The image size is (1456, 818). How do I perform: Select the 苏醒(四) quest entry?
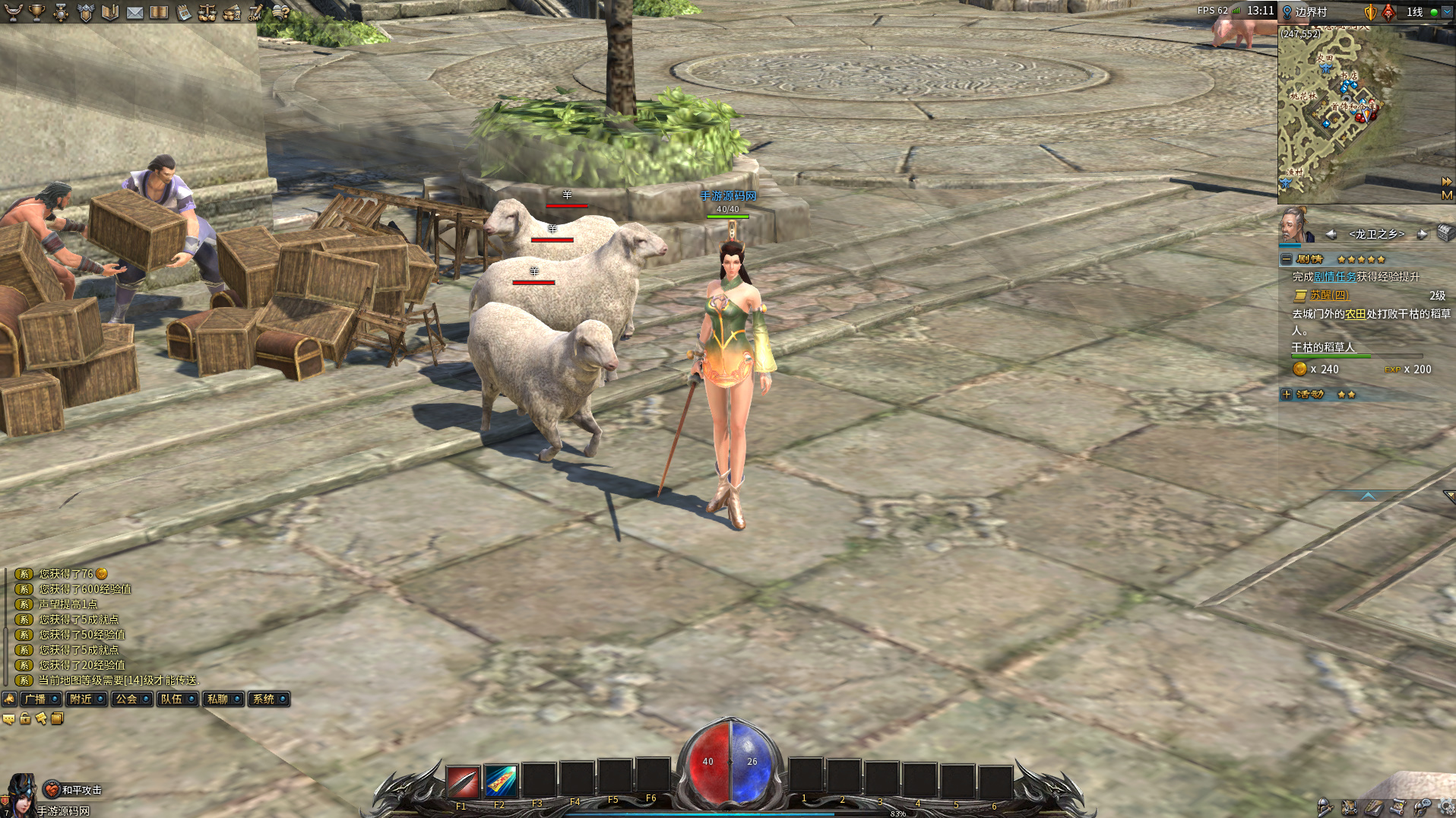tap(1328, 295)
